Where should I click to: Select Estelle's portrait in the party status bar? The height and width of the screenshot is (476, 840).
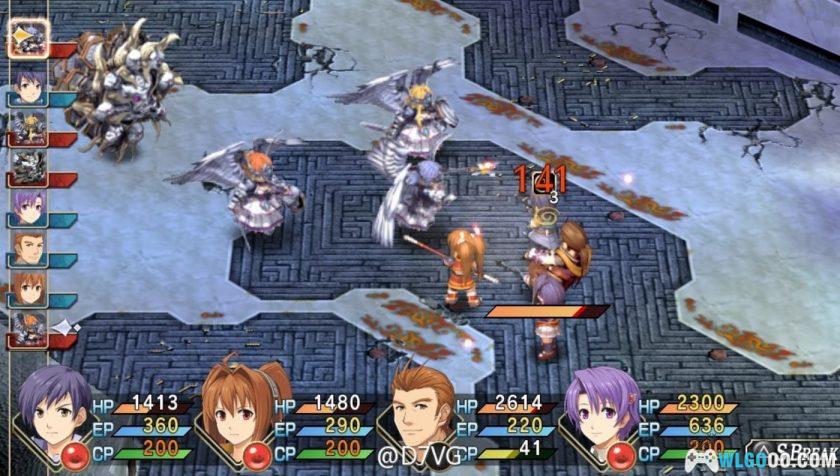[x=237, y=403]
